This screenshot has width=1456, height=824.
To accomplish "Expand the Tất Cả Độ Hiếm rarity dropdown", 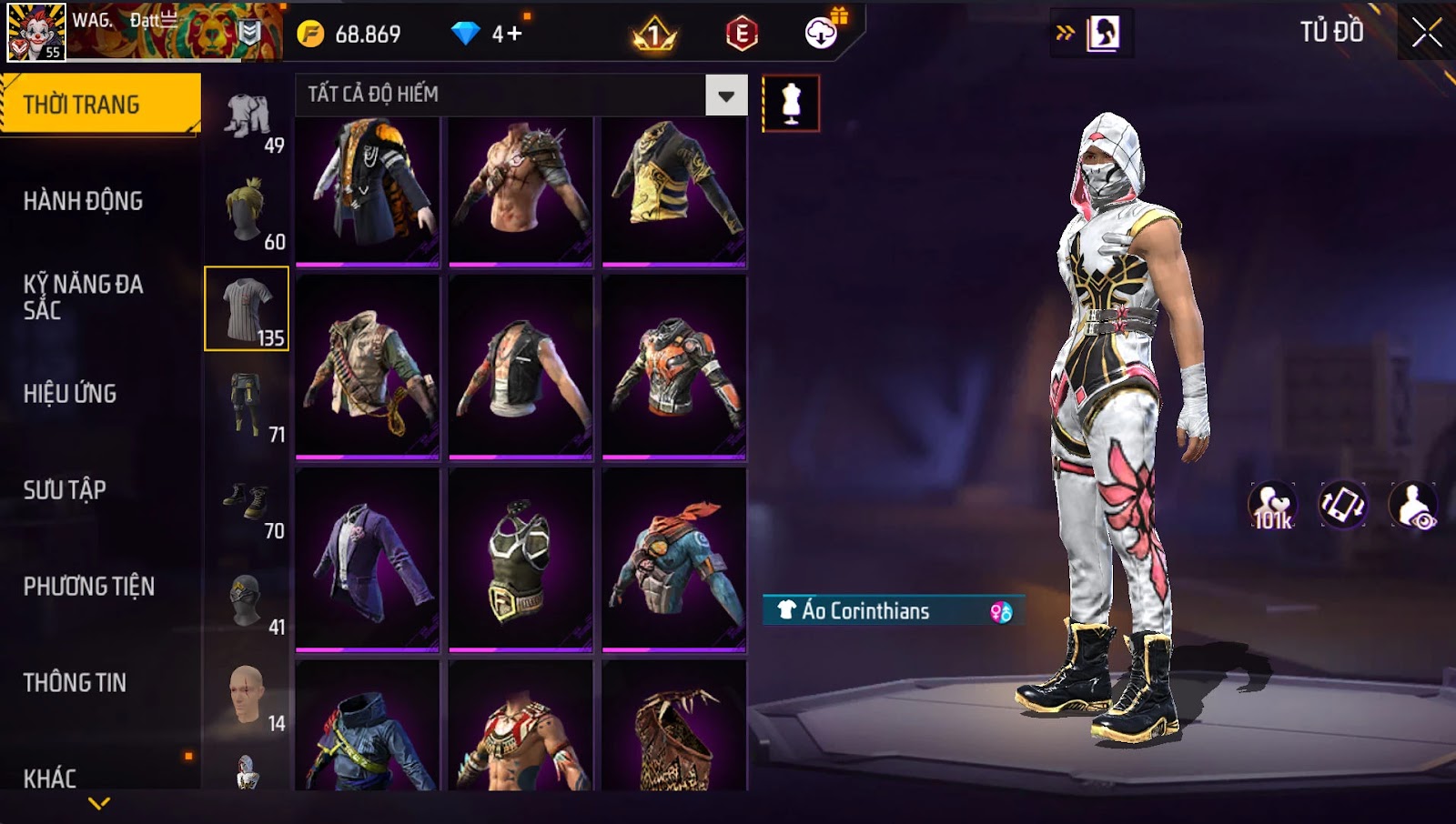I will click(x=725, y=95).
